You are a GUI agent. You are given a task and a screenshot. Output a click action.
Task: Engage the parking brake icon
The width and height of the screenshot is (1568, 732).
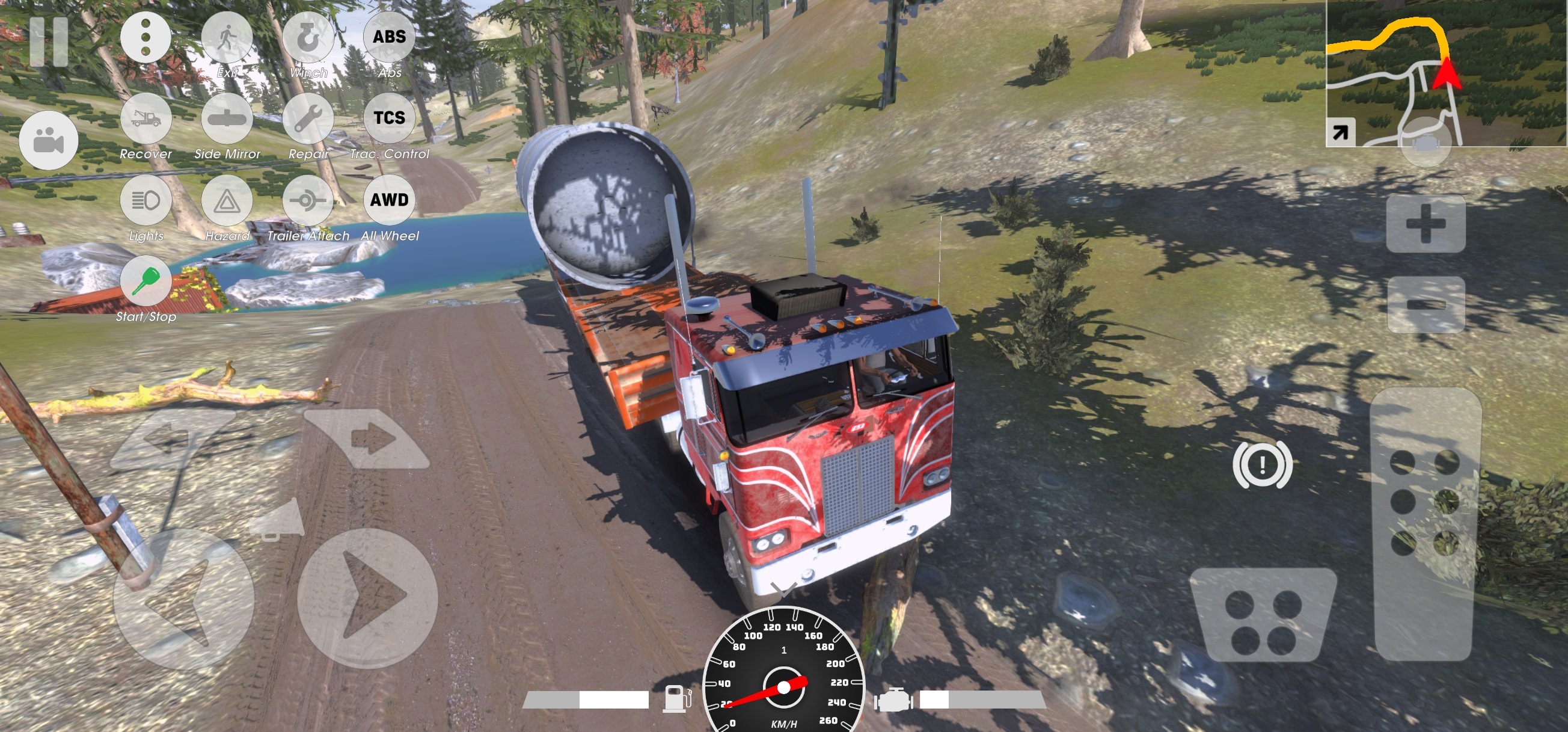[1263, 466]
